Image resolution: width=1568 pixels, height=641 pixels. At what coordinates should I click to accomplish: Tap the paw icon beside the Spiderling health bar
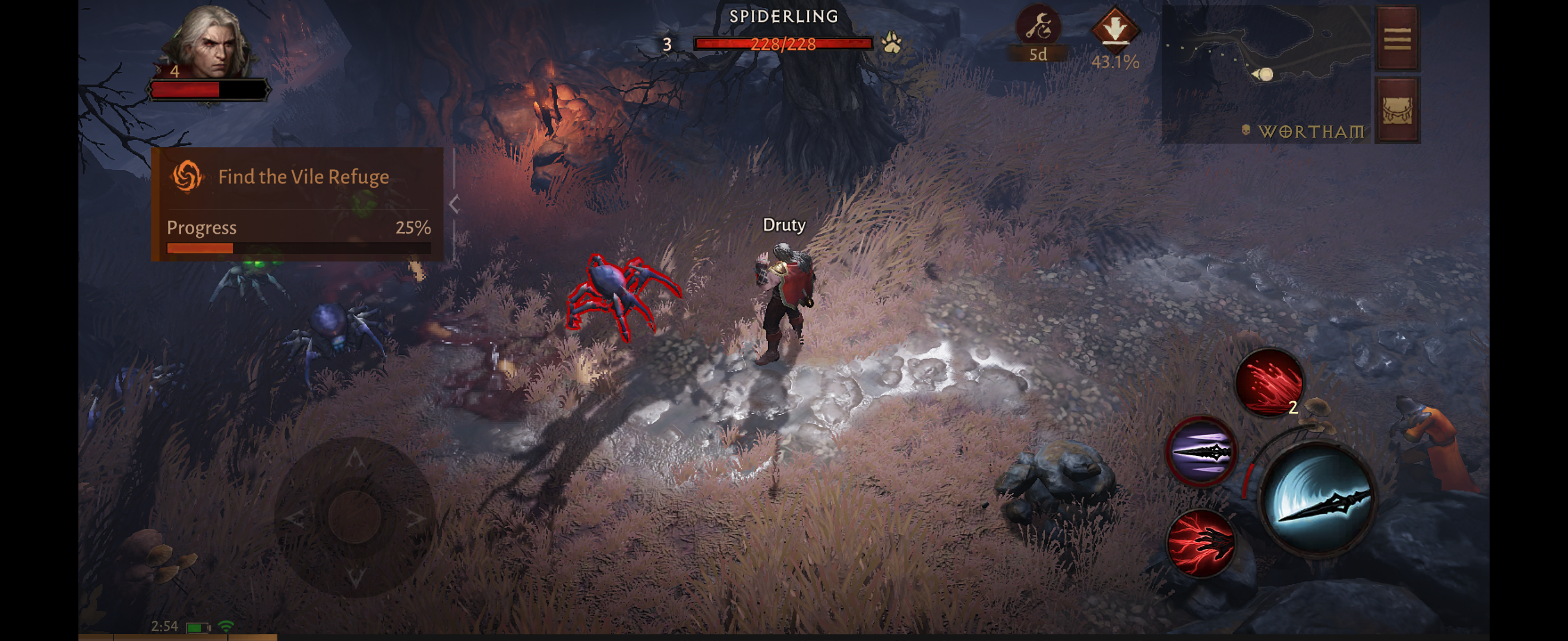[x=892, y=43]
